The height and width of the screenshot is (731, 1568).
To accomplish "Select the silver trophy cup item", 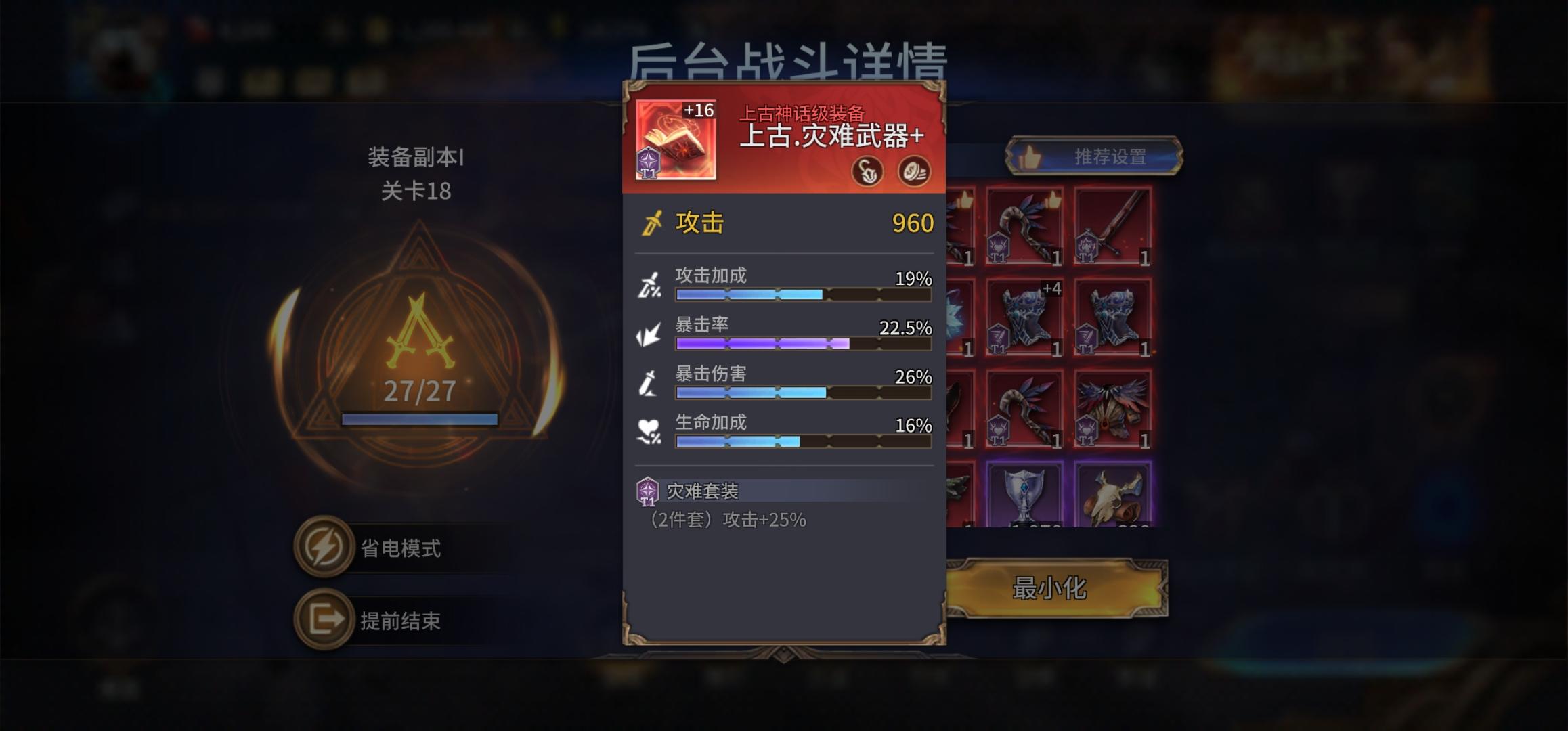I will [1027, 494].
